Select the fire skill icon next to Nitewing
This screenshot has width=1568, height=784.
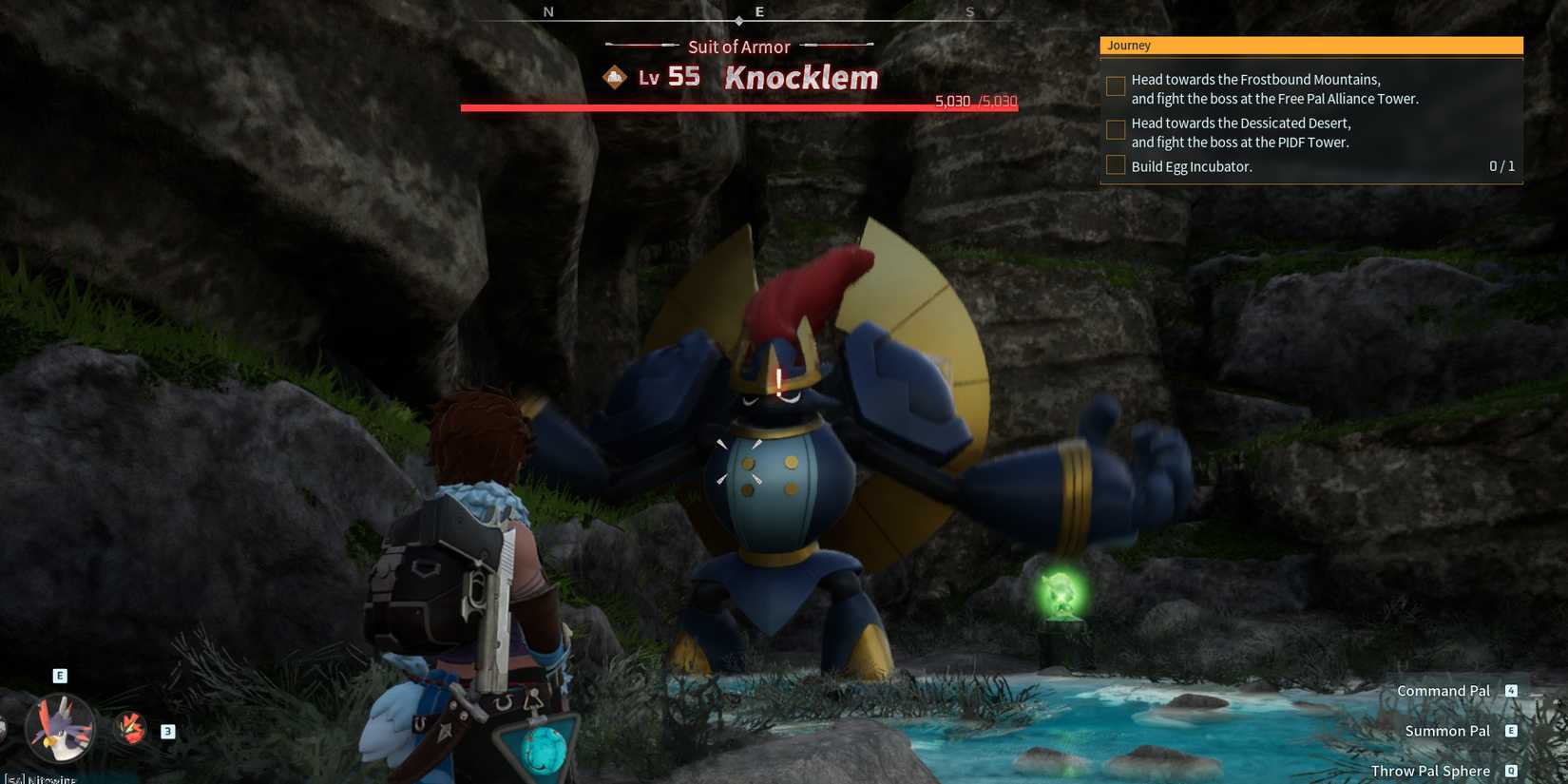[131, 728]
